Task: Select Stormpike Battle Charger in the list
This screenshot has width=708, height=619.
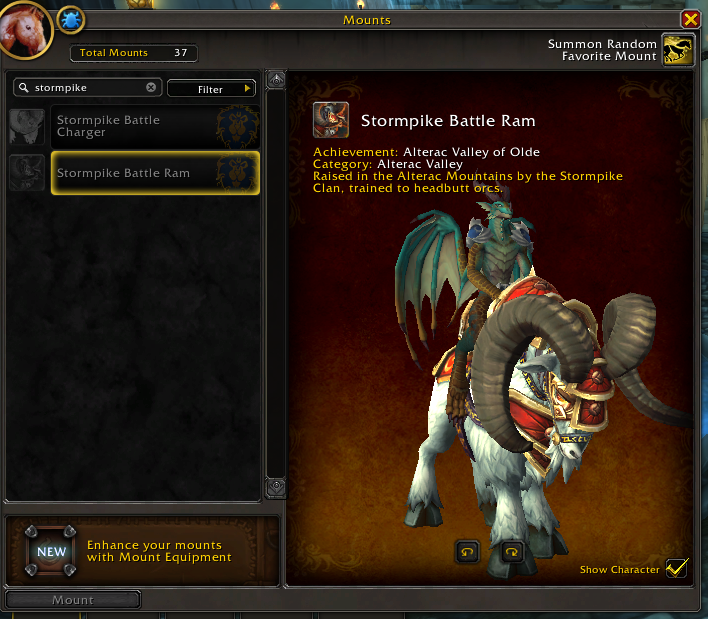Action: click(x=155, y=126)
